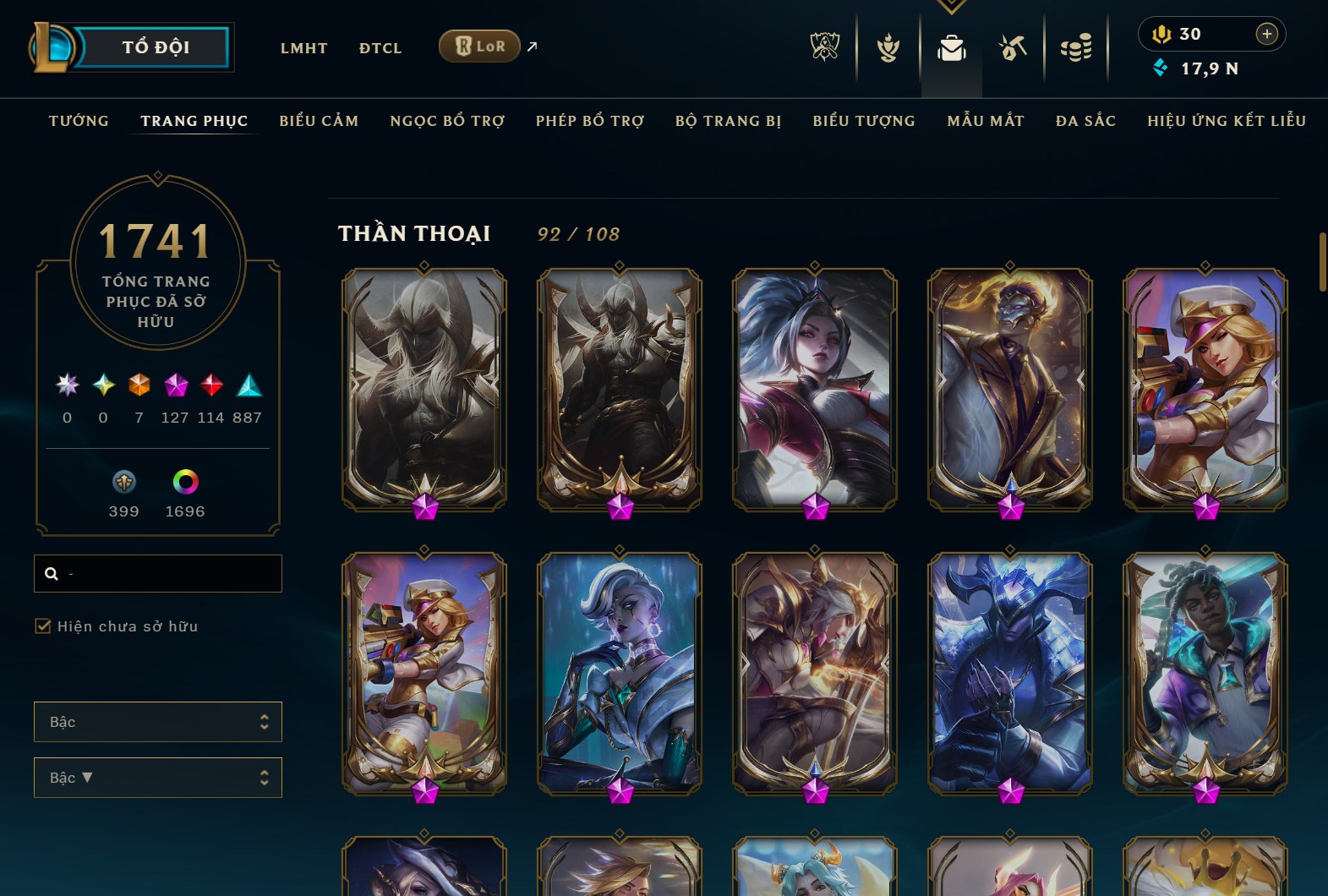
Task: Select the pink Mythic skin rarity gem icon
Action: pos(175,386)
